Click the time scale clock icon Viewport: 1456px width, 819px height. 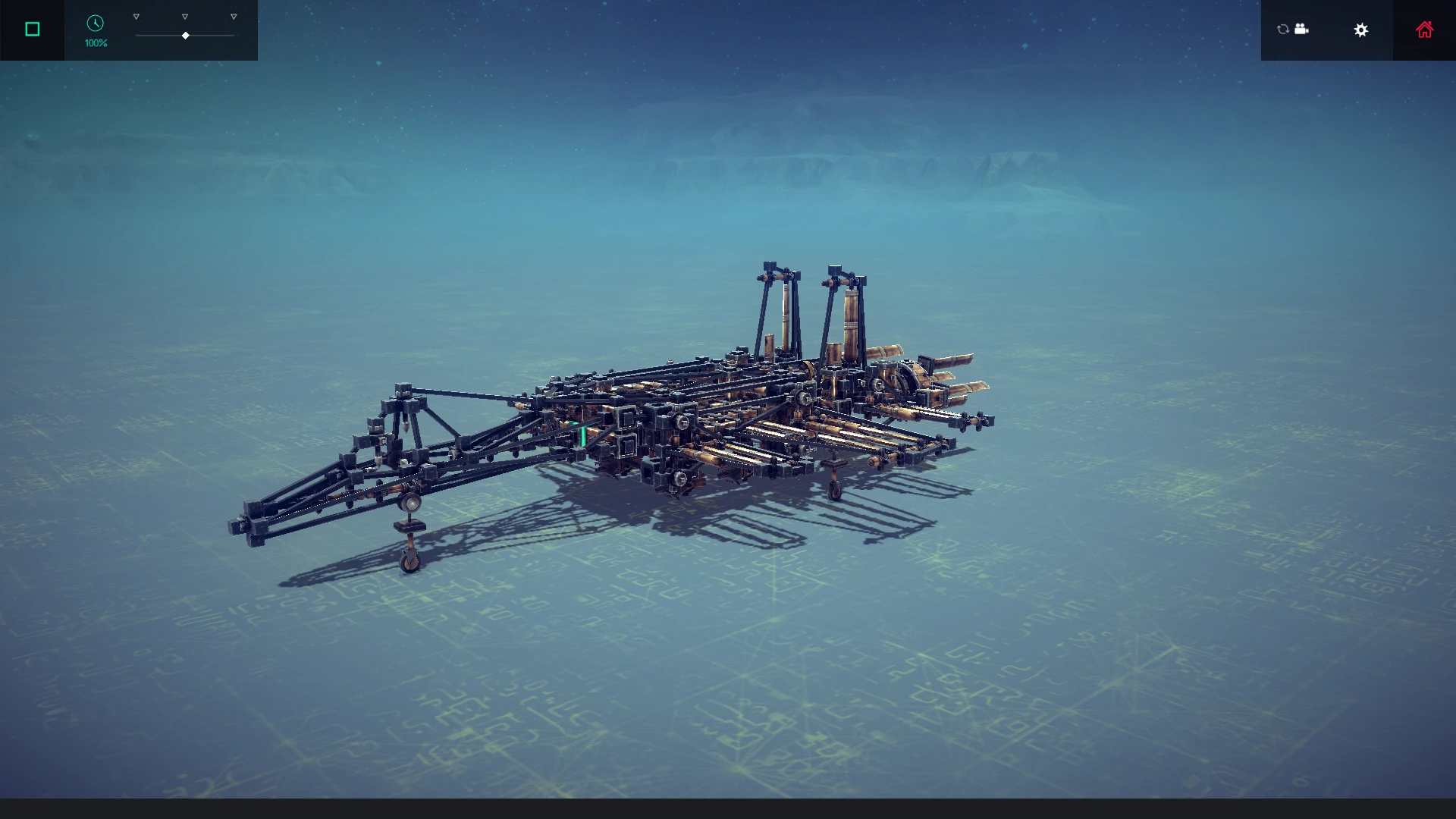pyautogui.click(x=95, y=24)
